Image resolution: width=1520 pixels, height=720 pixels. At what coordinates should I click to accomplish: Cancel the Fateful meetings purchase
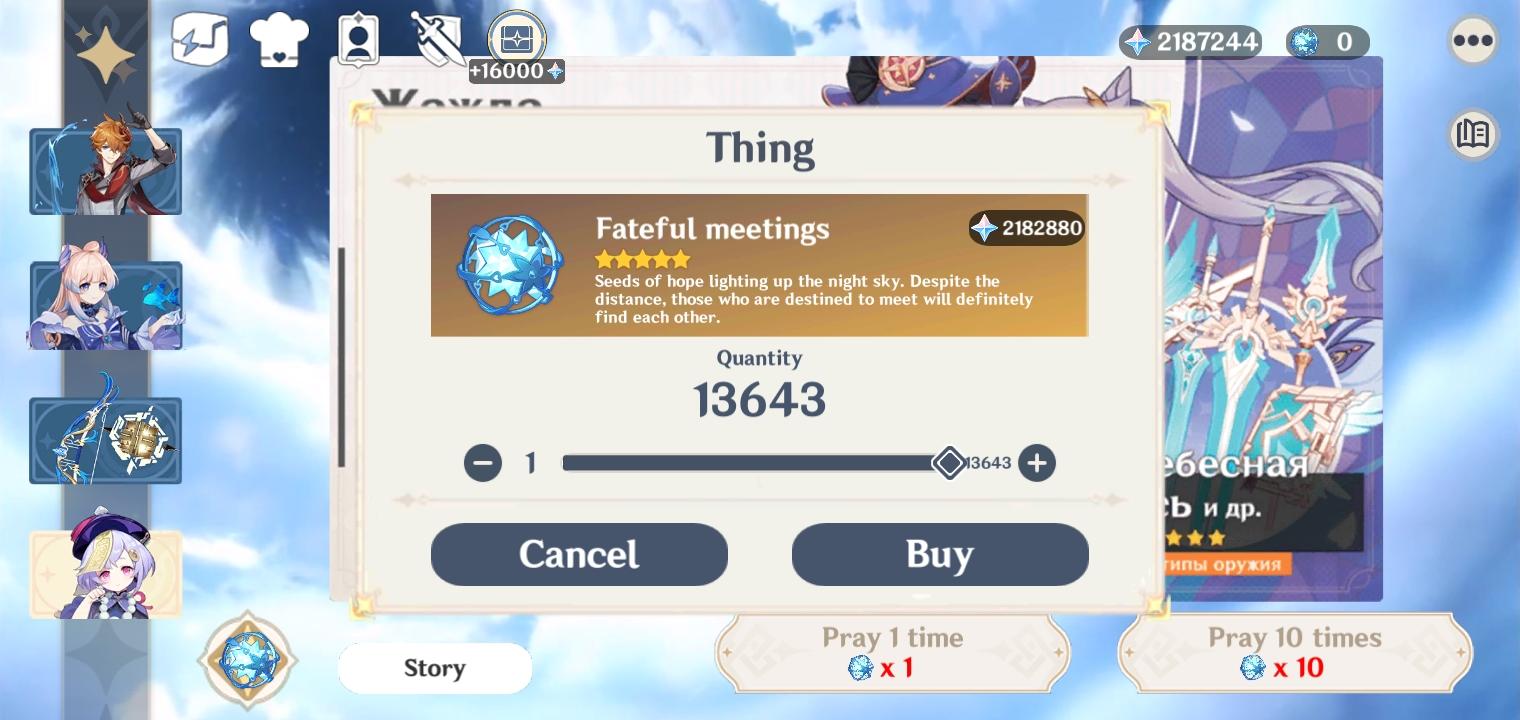click(579, 554)
